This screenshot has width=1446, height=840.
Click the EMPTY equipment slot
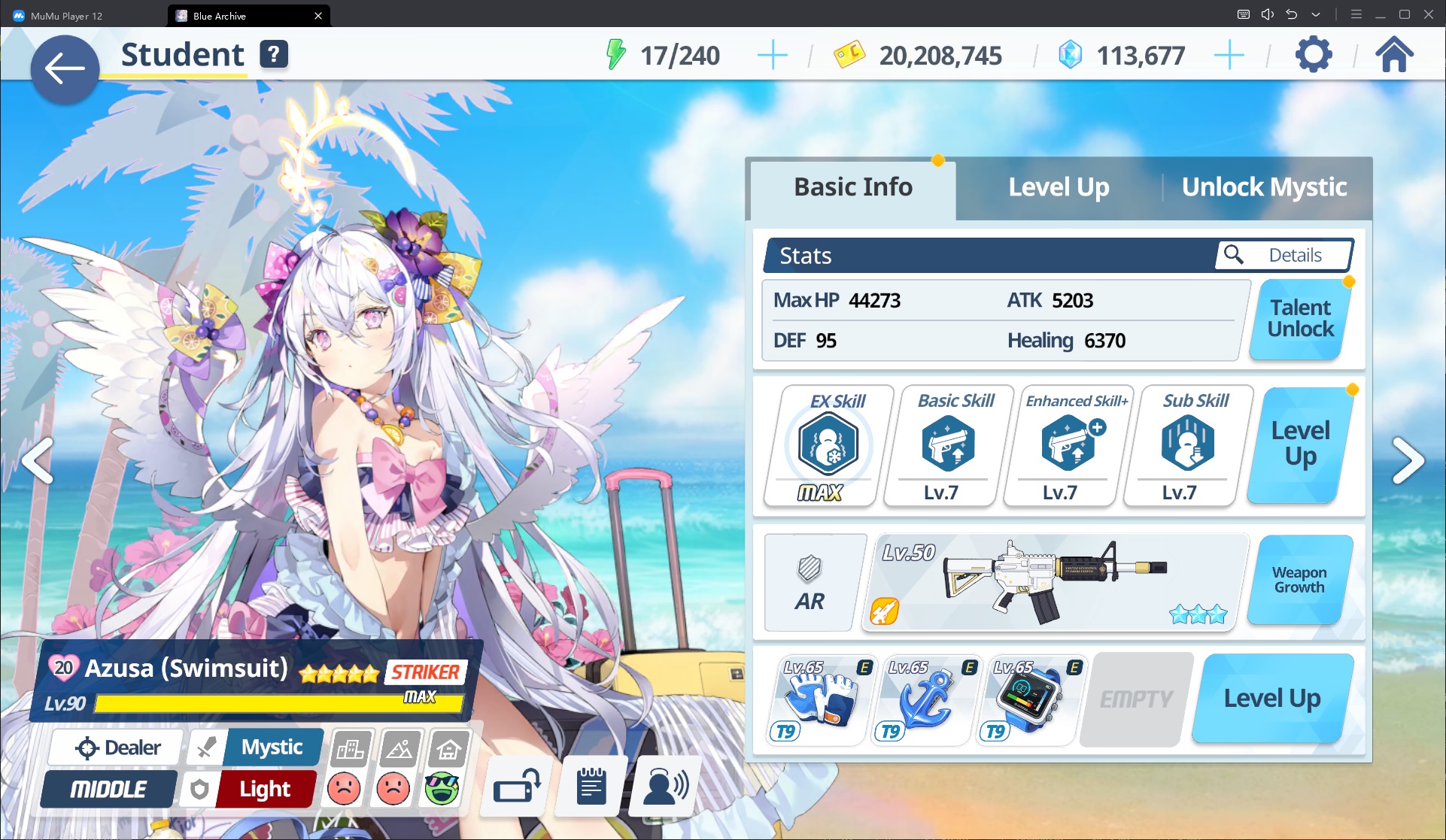(1136, 699)
